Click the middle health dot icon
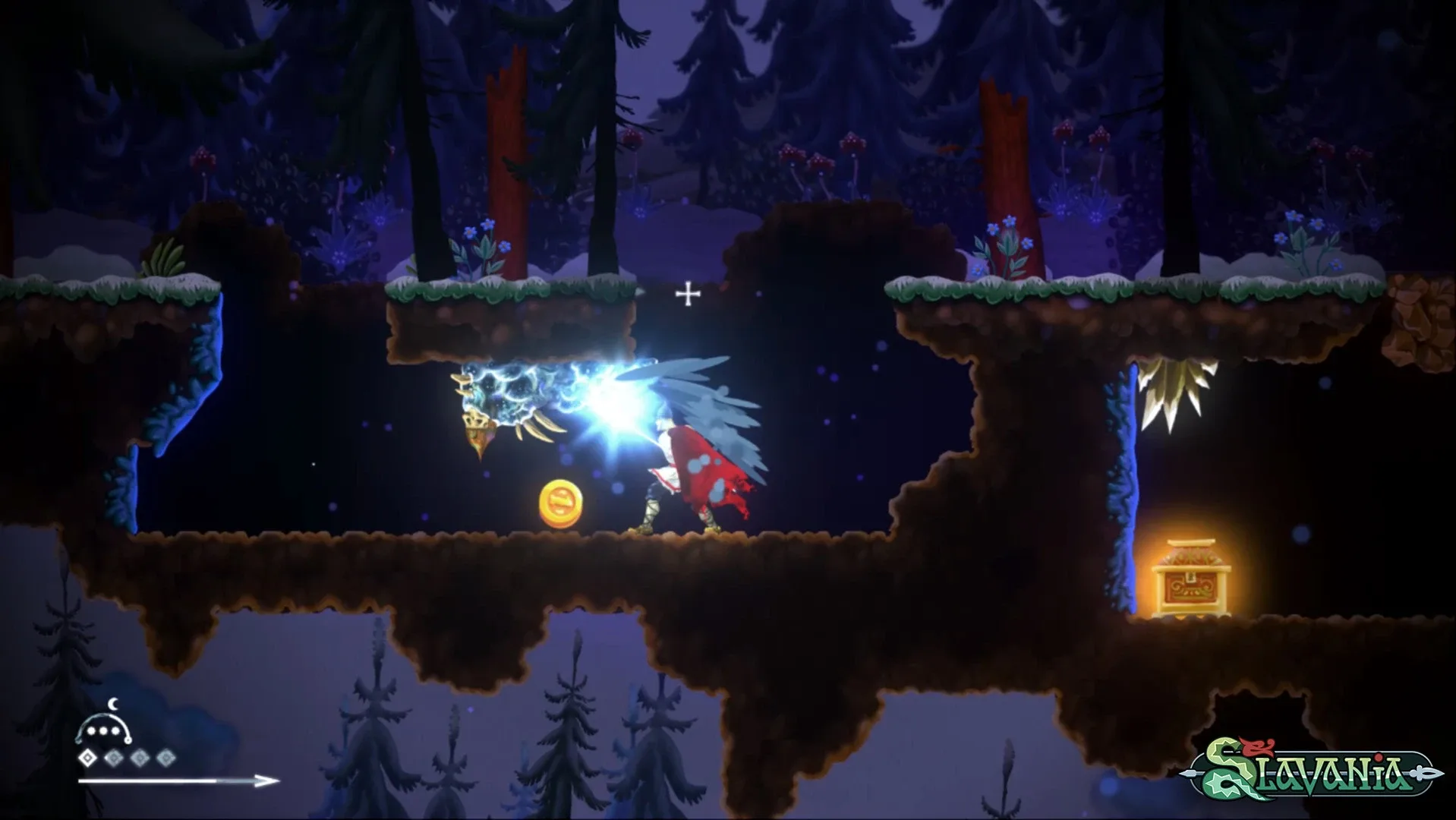 click(x=102, y=731)
